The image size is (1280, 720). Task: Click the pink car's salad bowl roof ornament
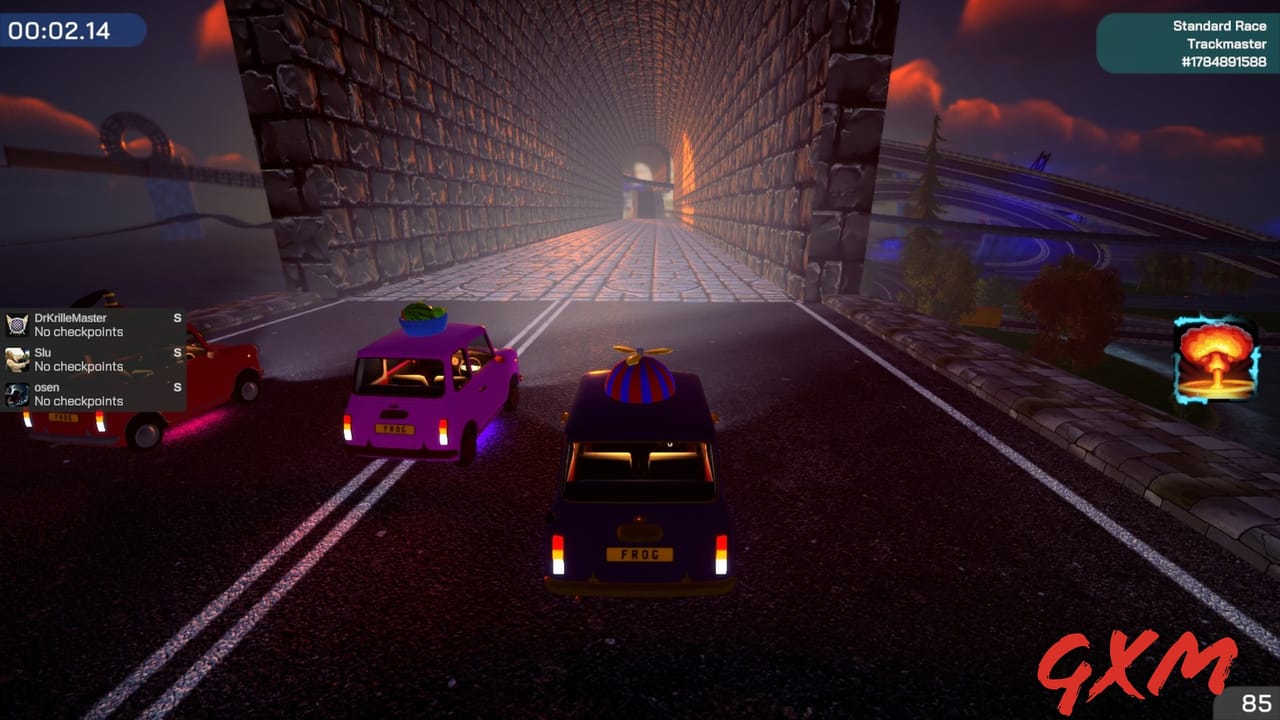pos(423,316)
